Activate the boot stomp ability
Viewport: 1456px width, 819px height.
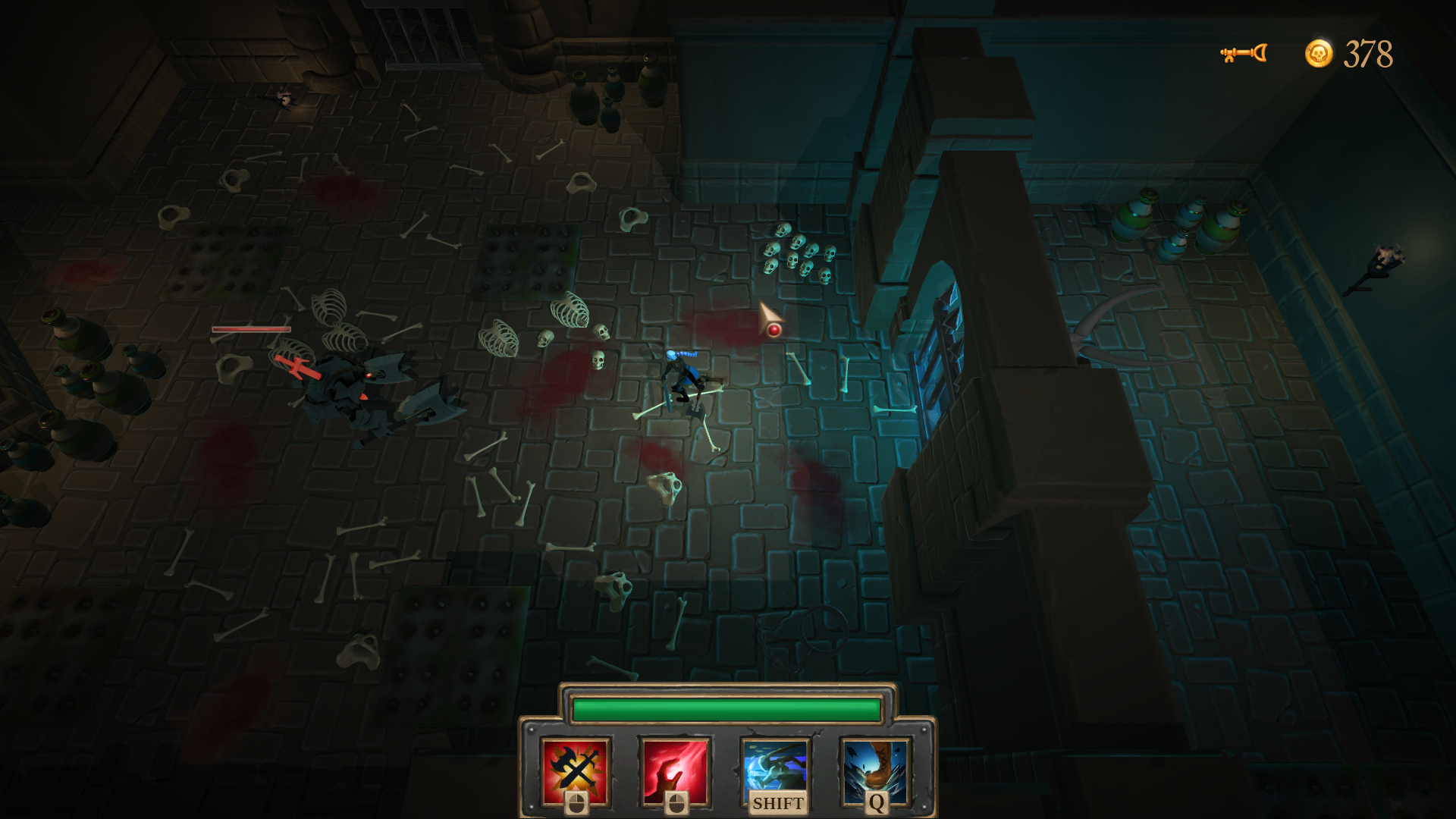tap(876, 770)
